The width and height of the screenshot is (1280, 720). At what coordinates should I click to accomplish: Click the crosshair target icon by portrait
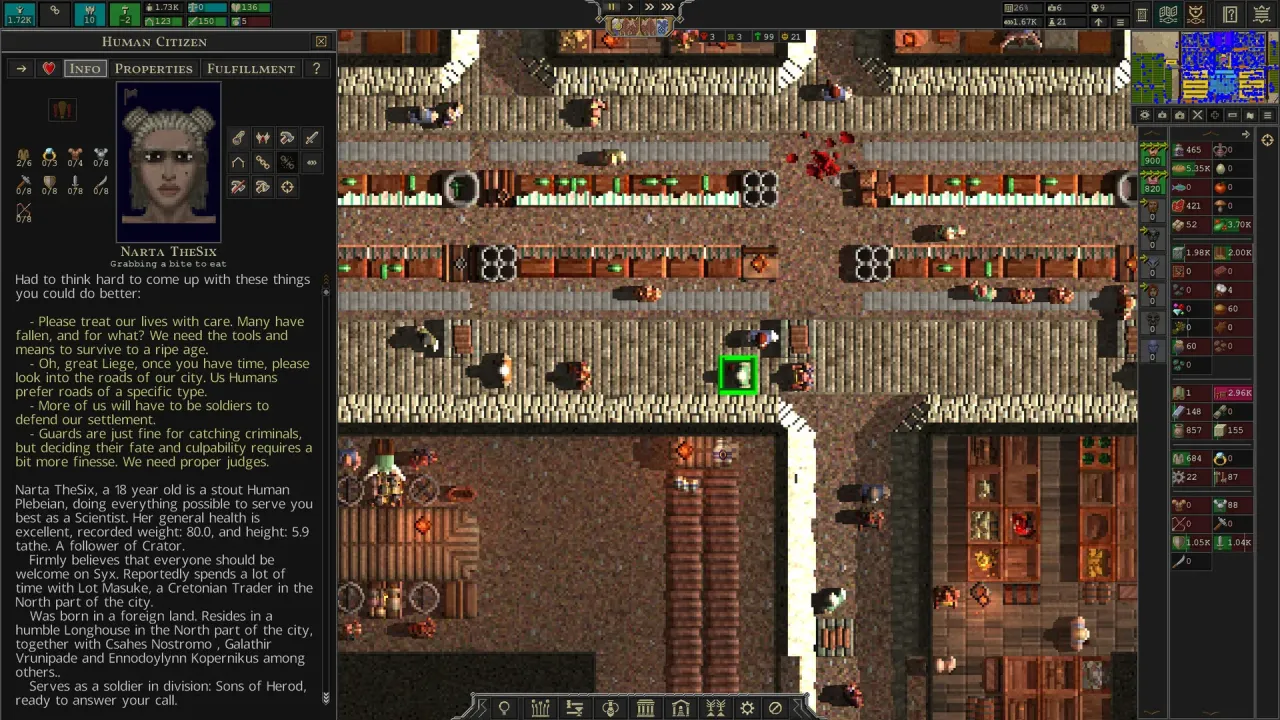coord(287,187)
